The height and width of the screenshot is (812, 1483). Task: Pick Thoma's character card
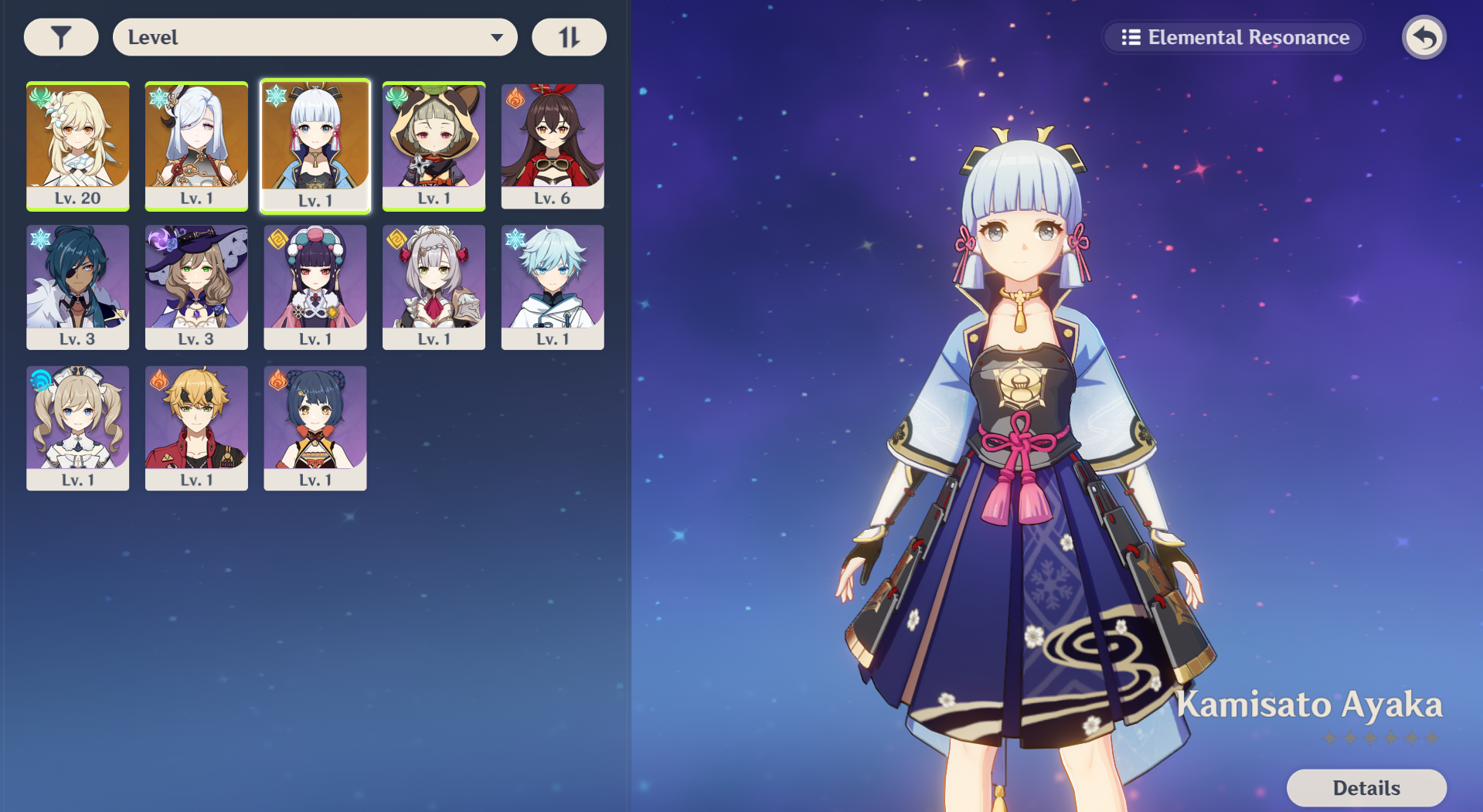(x=196, y=427)
